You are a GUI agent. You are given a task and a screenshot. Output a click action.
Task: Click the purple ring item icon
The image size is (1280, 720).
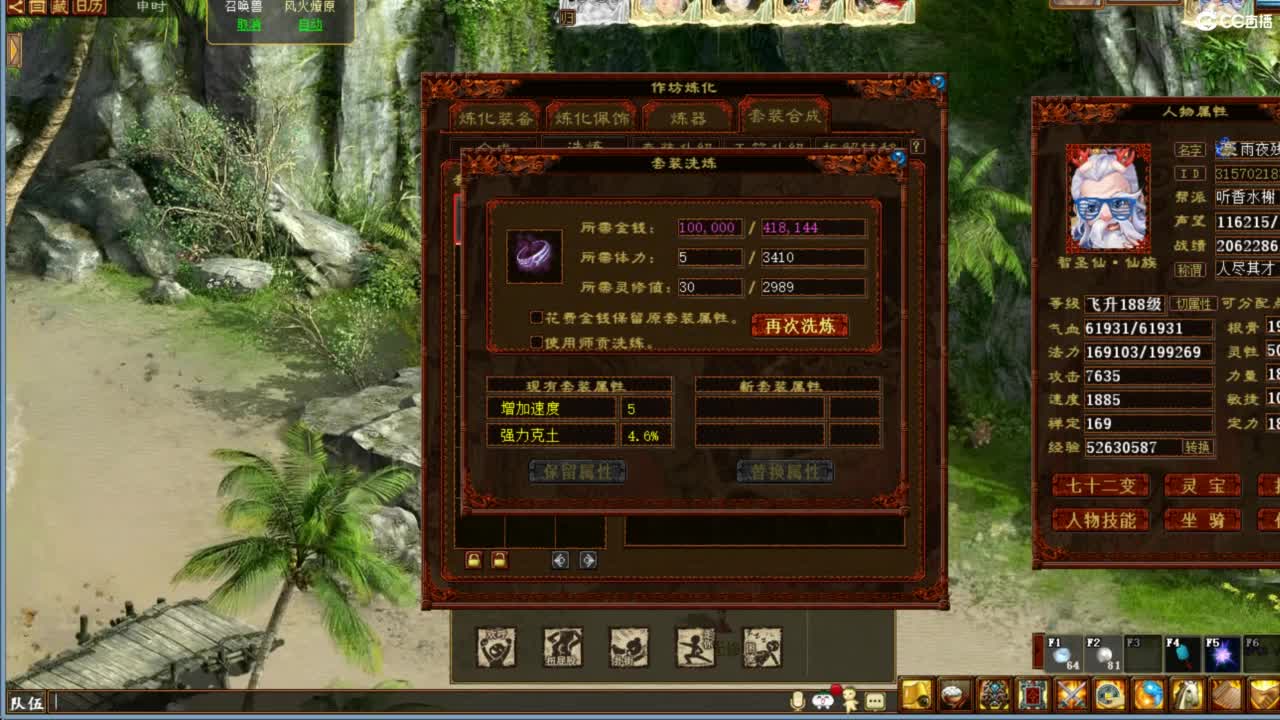click(533, 255)
